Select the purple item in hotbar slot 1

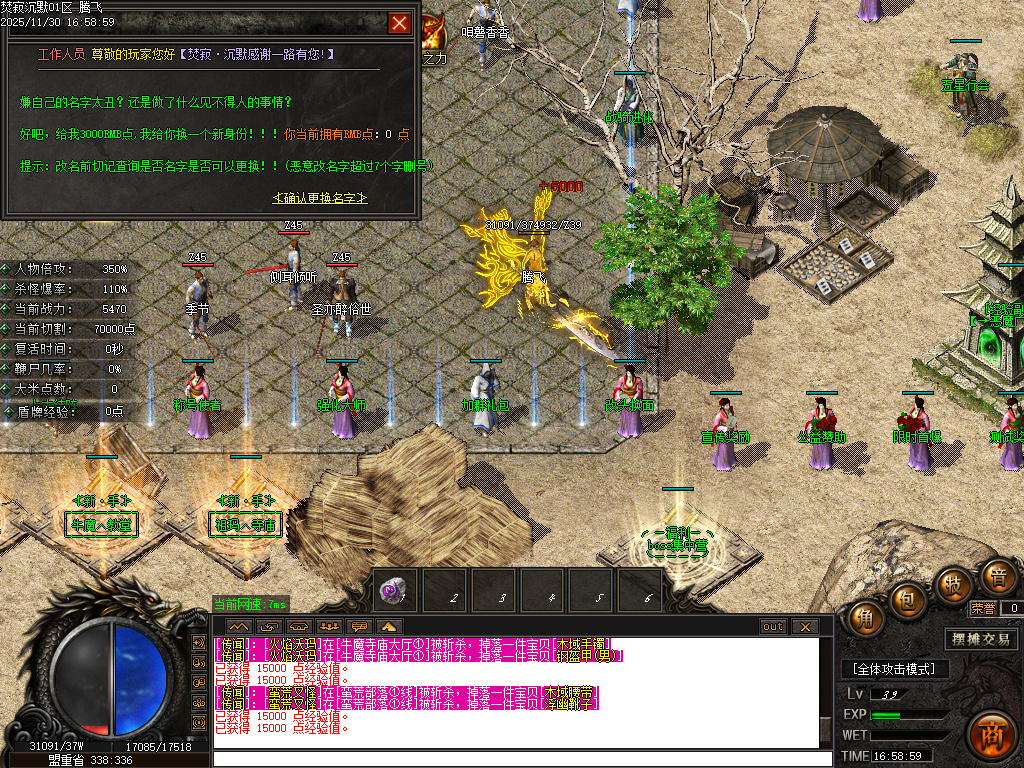(395, 591)
